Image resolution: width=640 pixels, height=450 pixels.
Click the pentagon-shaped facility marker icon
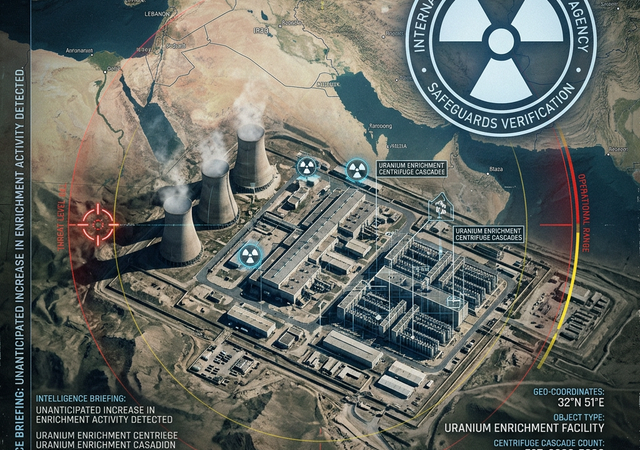coord(439,205)
